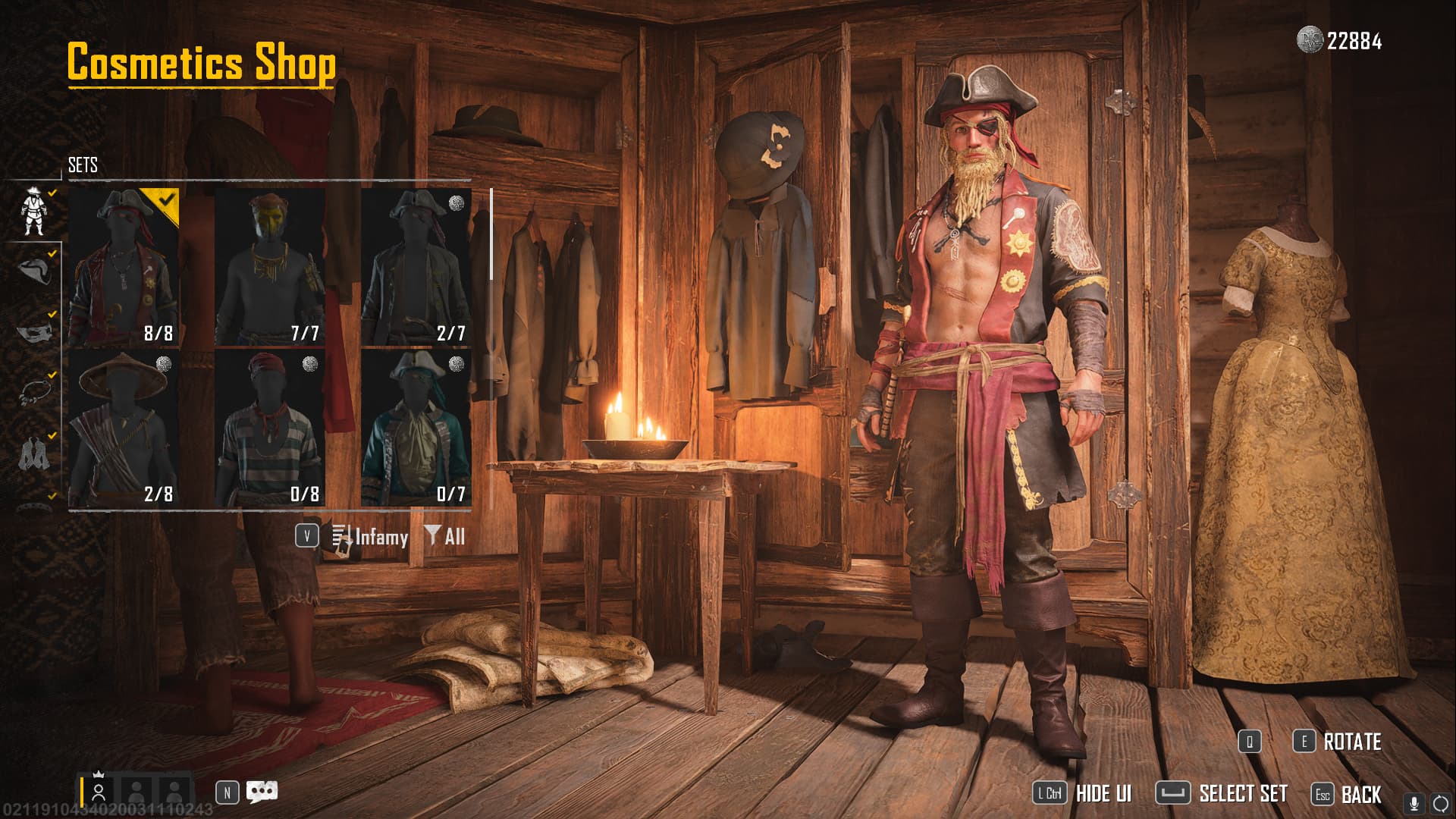Choose the yellow-masked 7/7 set
Viewport: 1456px width, 819px height.
(x=270, y=267)
